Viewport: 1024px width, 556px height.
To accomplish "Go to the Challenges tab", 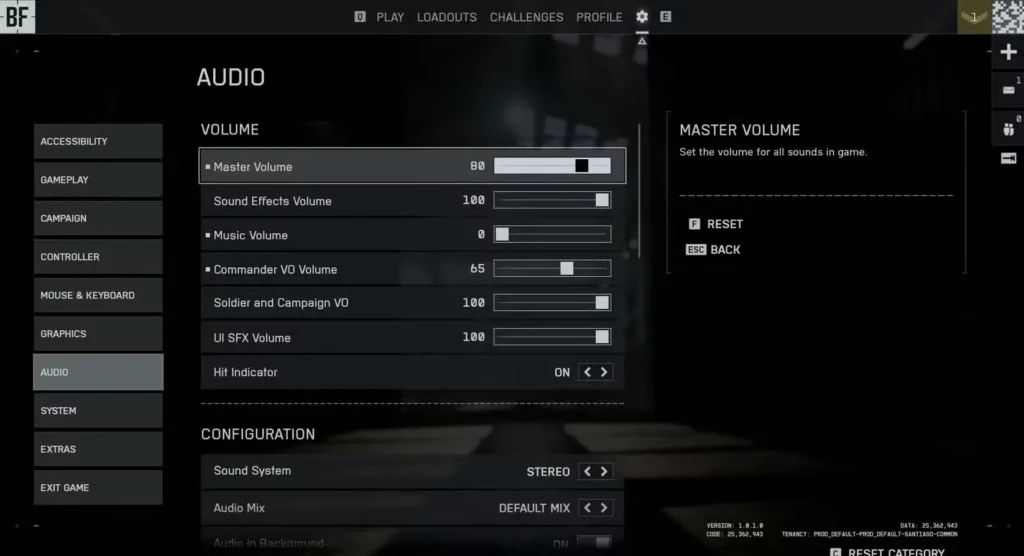I will click(526, 17).
